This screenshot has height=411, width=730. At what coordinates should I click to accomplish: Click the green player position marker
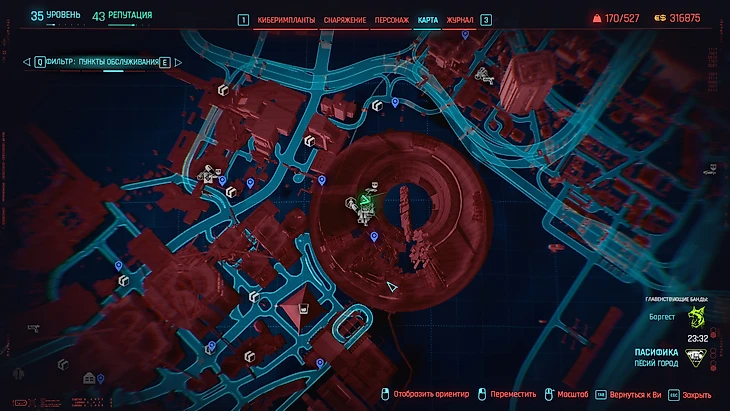[x=366, y=205]
